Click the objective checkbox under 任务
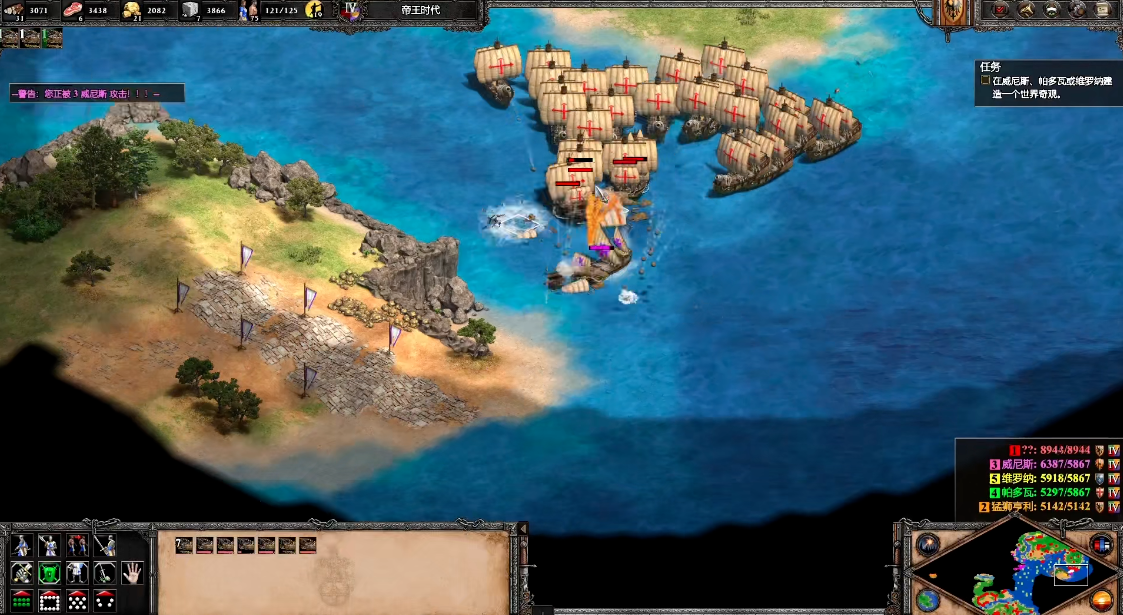 coord(985,80)
